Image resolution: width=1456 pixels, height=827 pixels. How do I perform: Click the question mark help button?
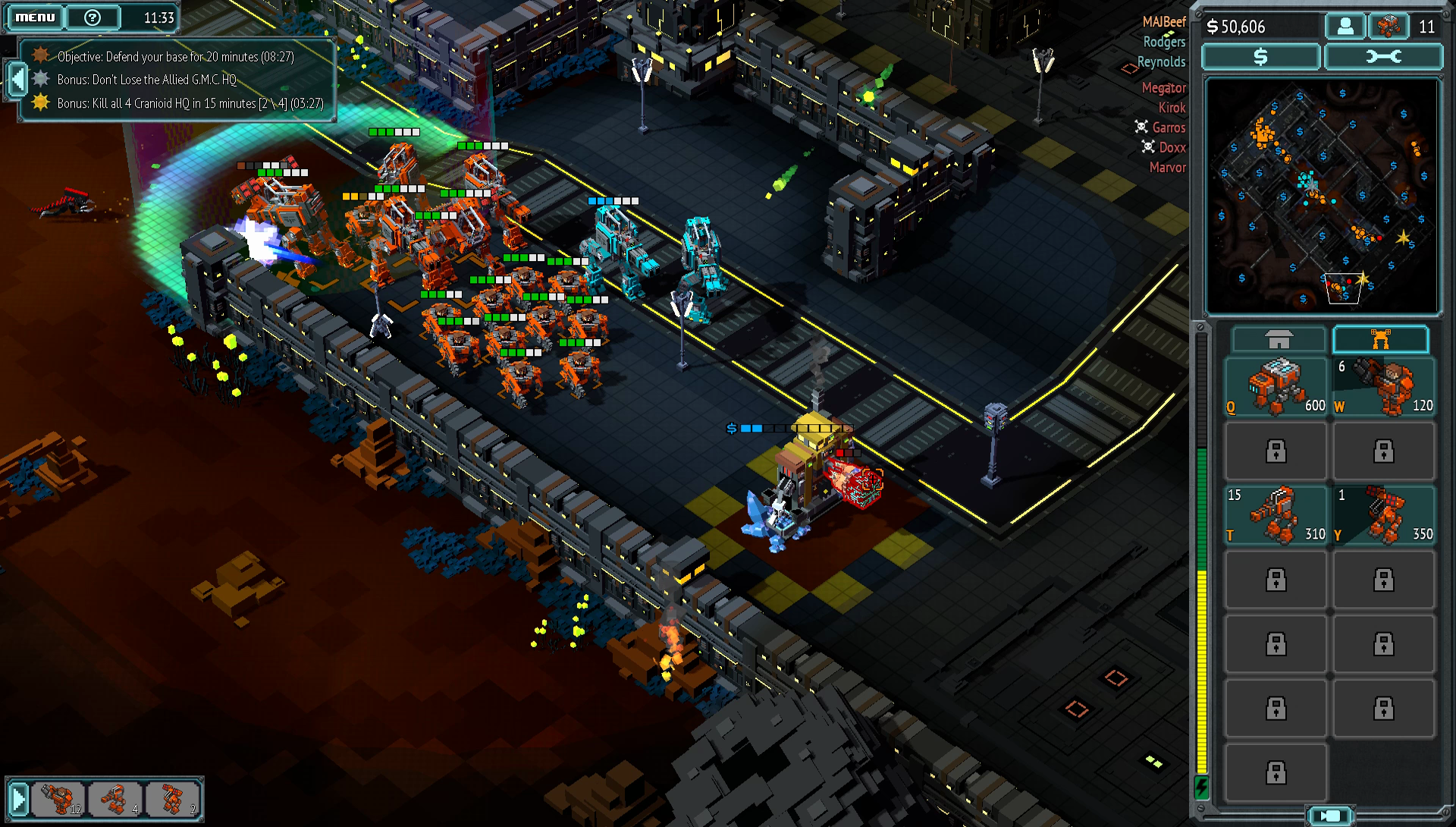coord(93,17)
